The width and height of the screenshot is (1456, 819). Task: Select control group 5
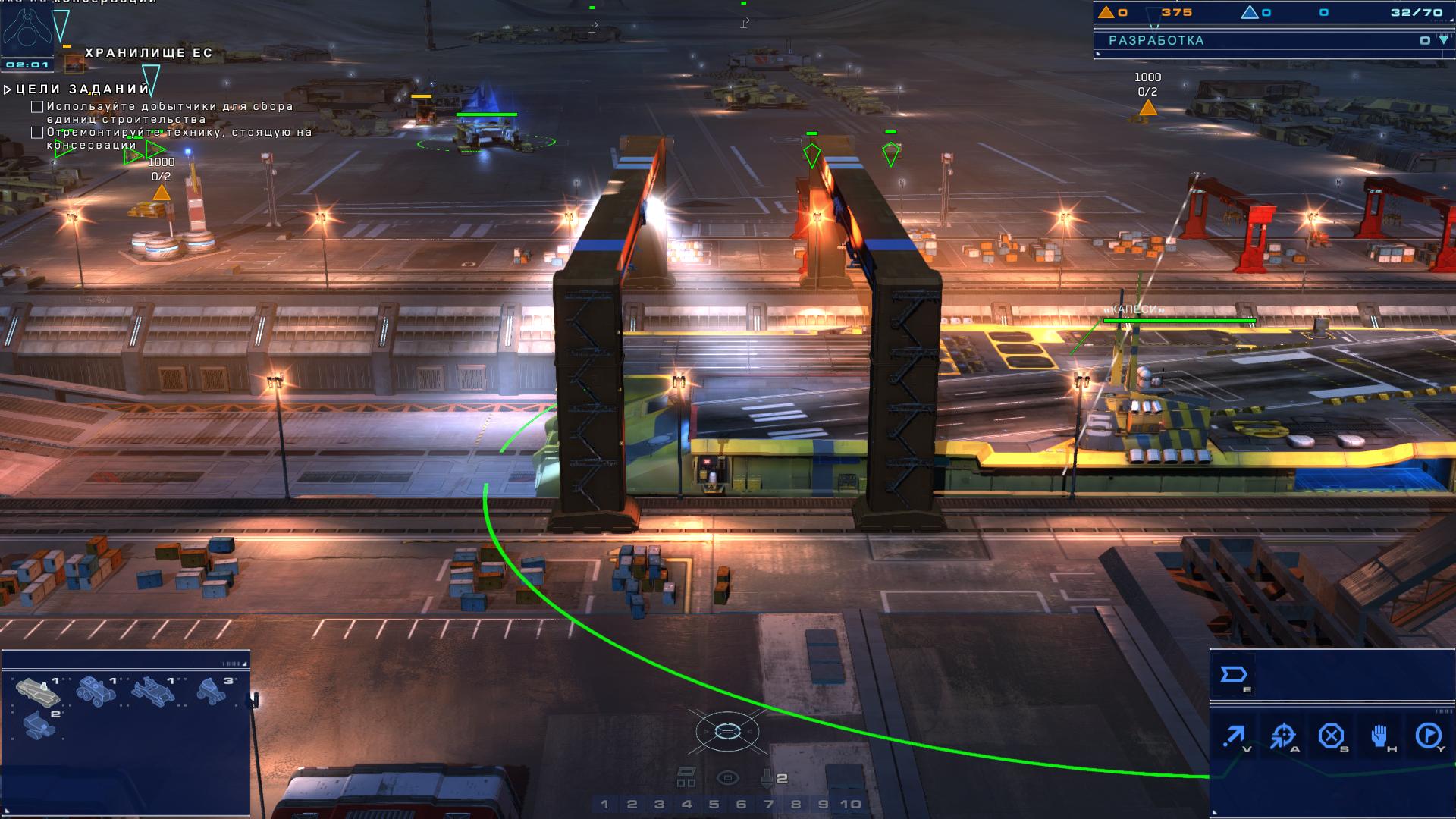click(x=714, y=805)
